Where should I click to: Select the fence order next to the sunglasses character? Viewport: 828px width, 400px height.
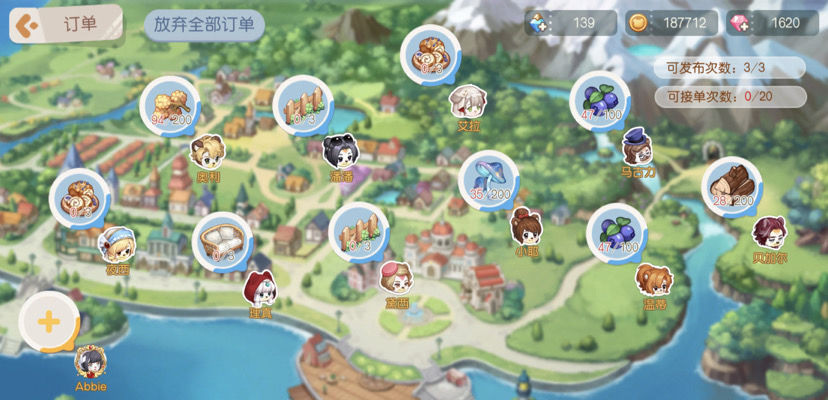coord(303,104)
